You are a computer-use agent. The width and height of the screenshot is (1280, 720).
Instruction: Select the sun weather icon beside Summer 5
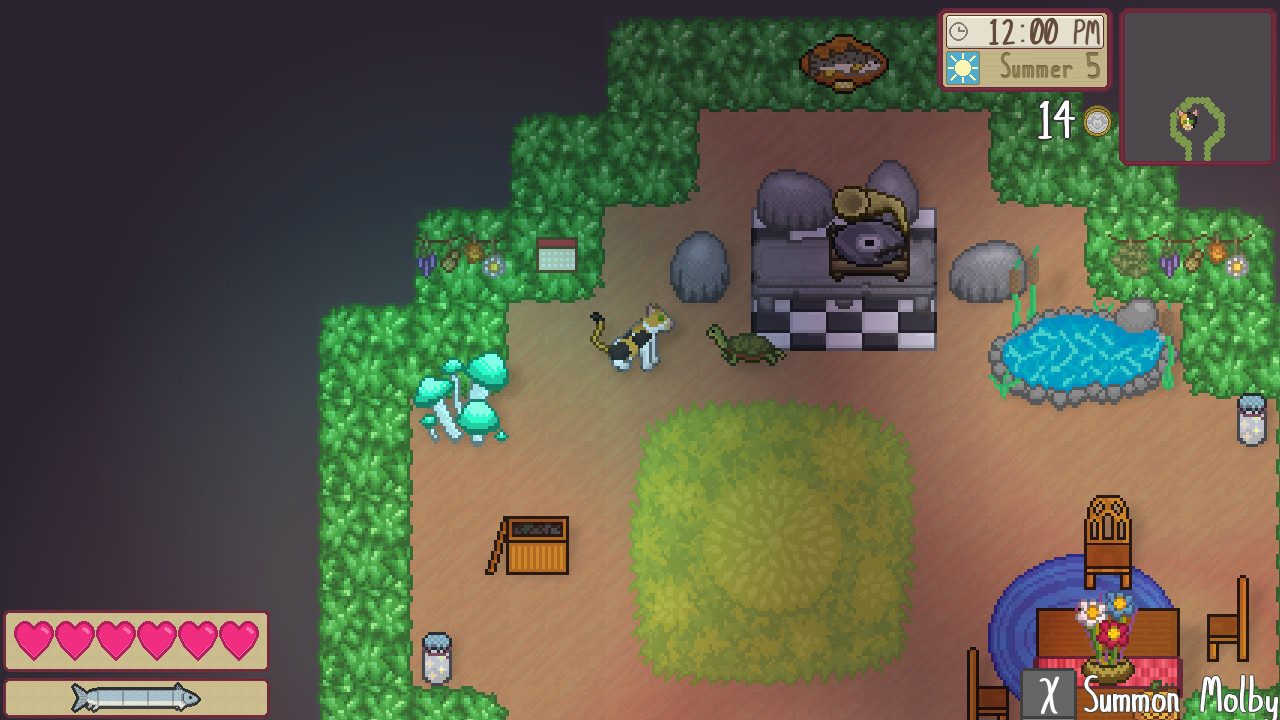pos(961,68)
